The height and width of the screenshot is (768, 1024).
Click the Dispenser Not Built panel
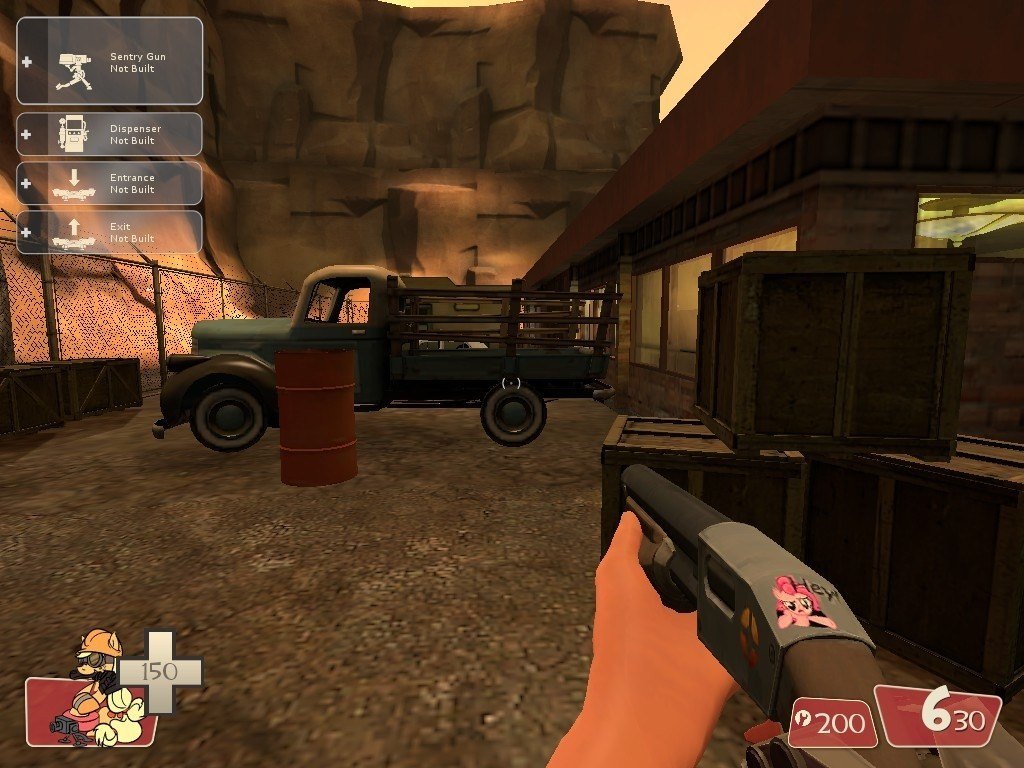coord(110,134)
